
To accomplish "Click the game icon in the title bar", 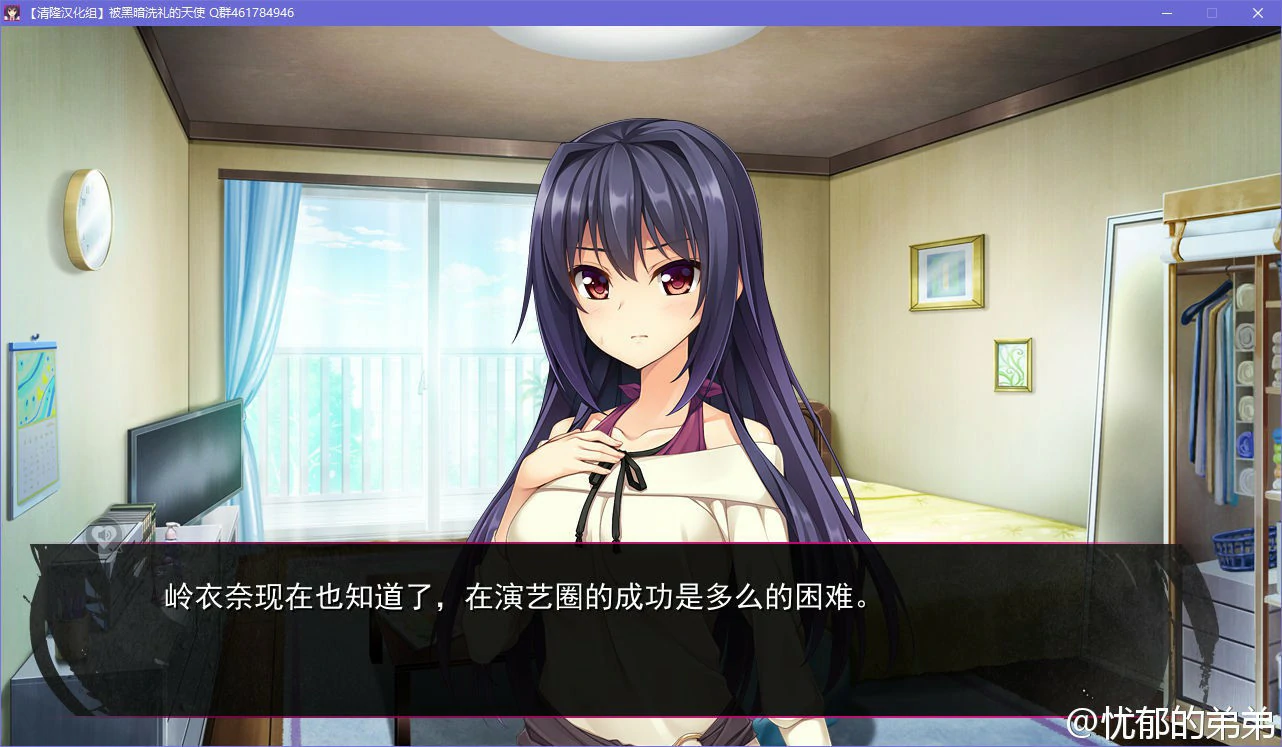I will [x=13, y=13].
